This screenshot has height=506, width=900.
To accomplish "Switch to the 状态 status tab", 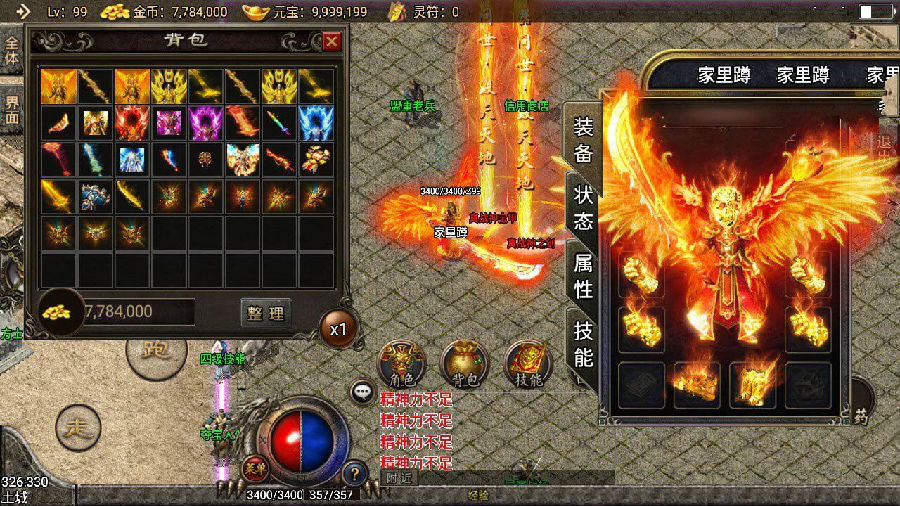I will pos(583,207).
